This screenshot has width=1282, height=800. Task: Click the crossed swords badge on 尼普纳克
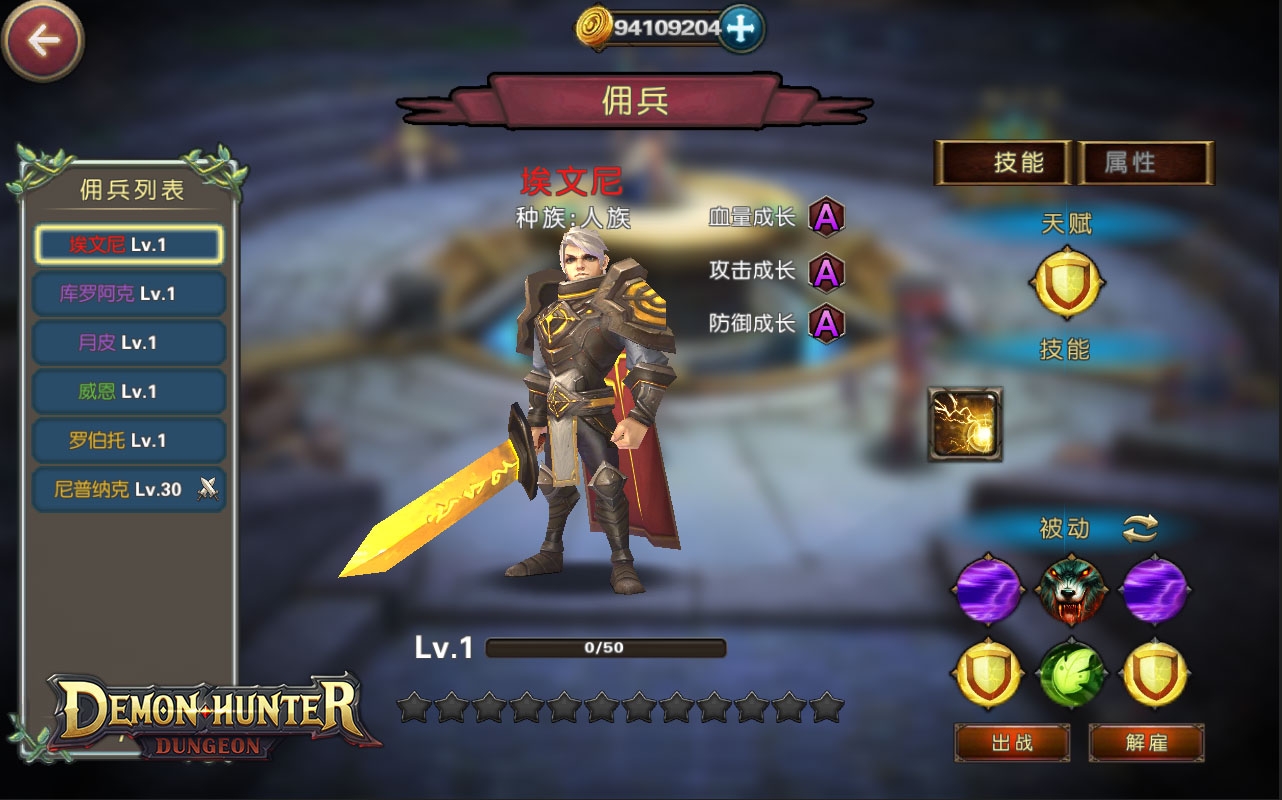coord(210,490)
